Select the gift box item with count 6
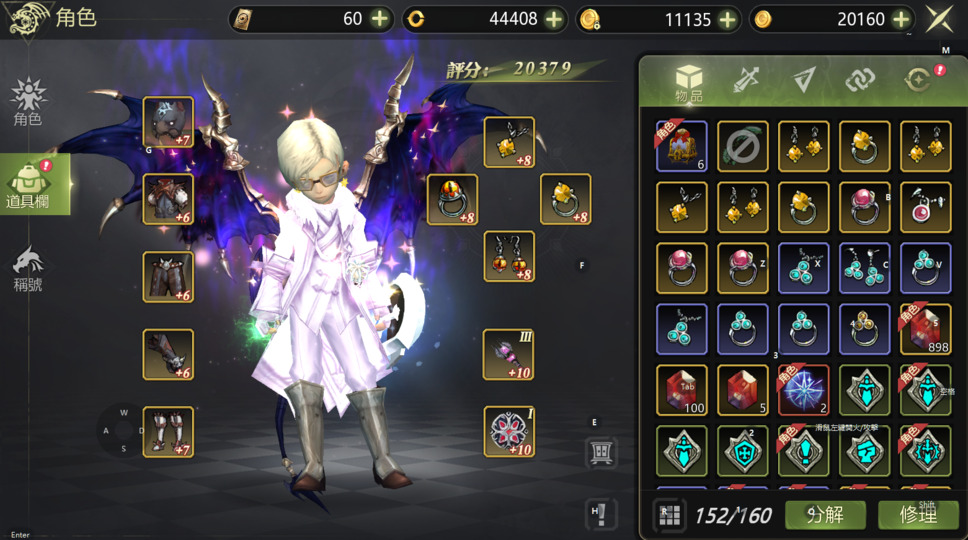The height and width of the screenshot is (540, 968). coord(682,146)
